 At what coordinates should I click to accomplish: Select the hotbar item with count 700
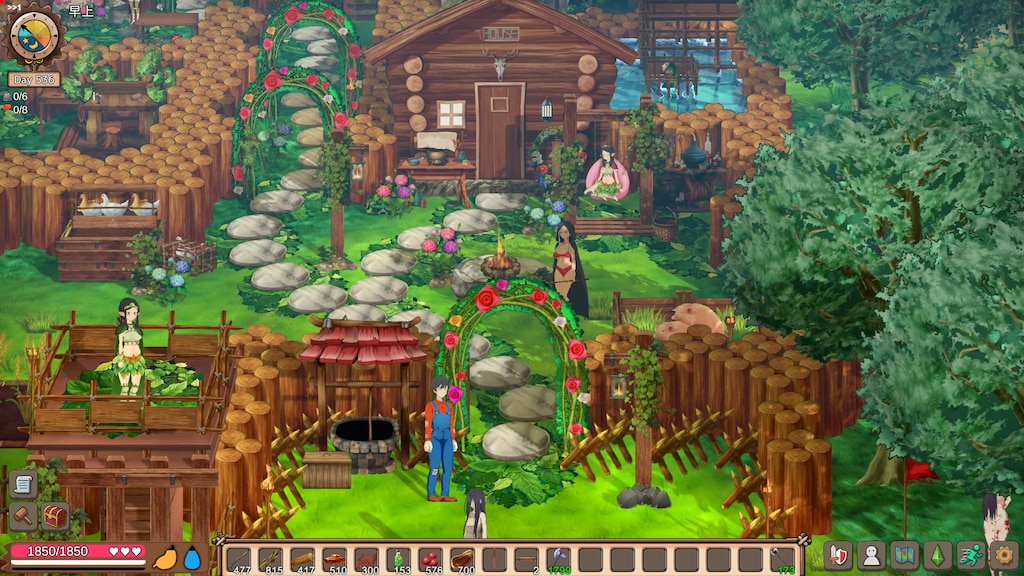[x=462, y=560]
